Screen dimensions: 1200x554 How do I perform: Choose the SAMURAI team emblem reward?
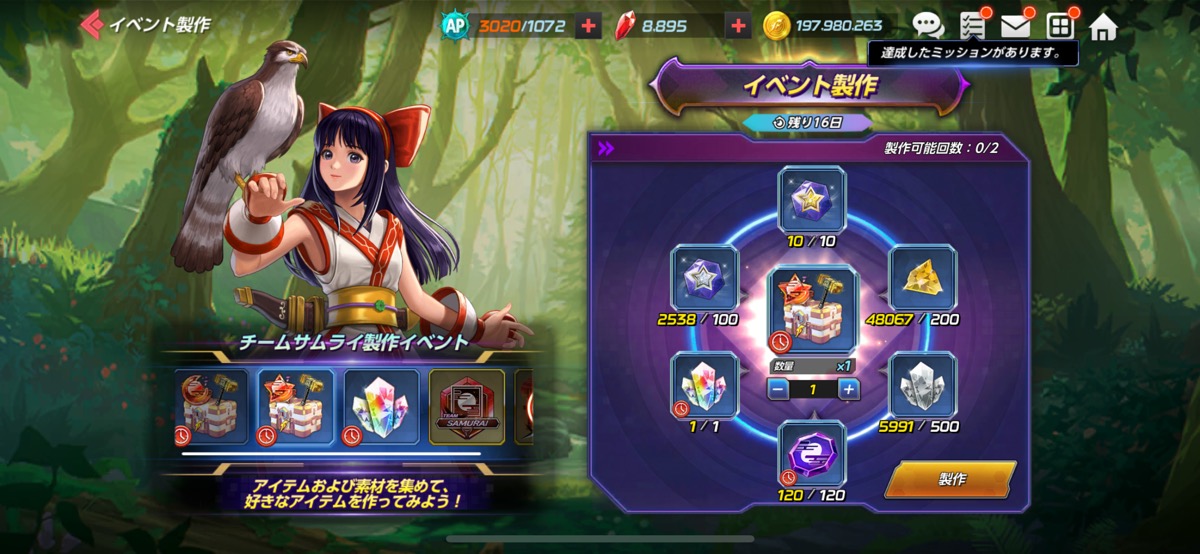[x=467, y=407]
